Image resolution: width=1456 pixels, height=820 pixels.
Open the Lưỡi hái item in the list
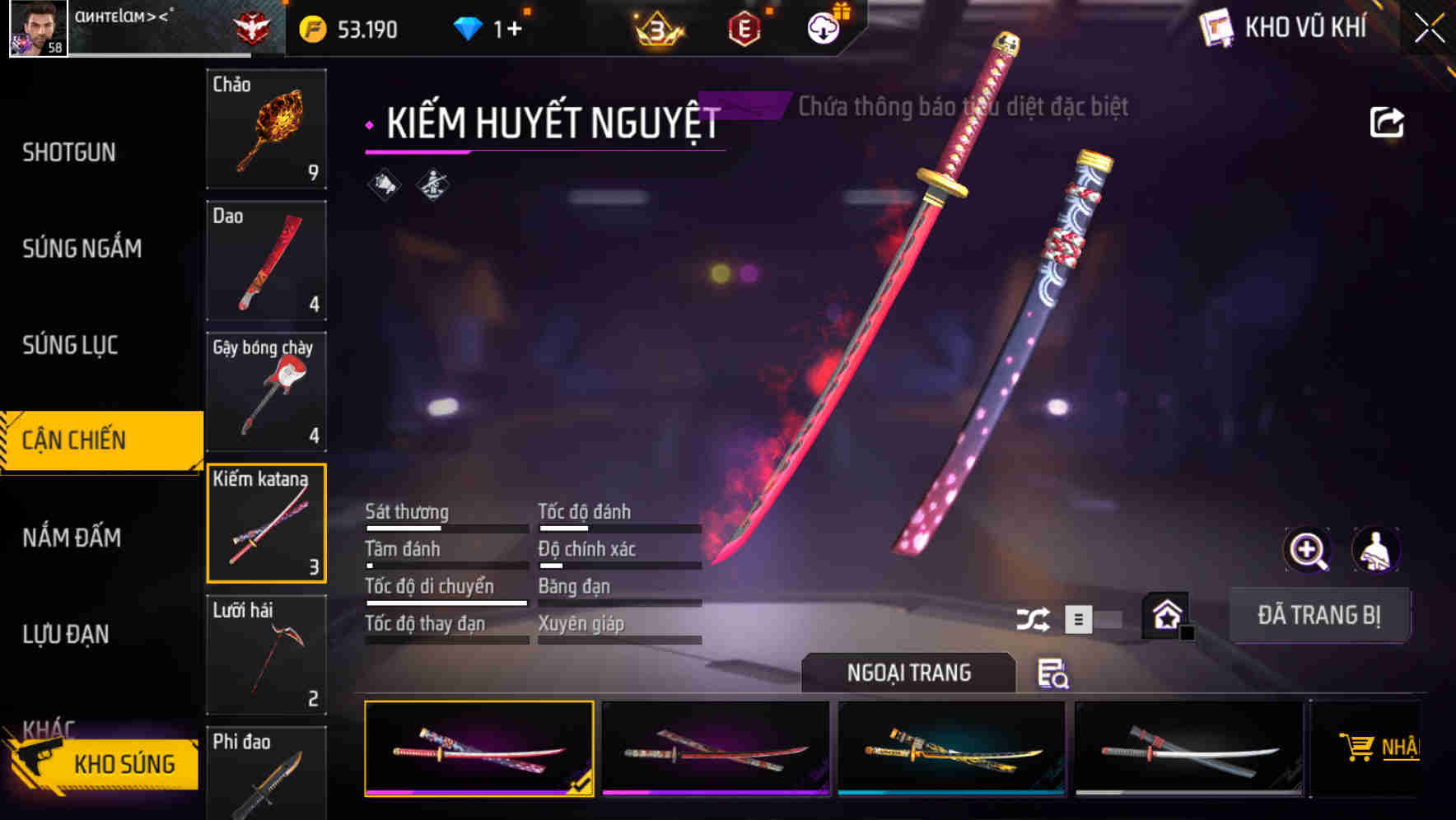click(265, 655)
